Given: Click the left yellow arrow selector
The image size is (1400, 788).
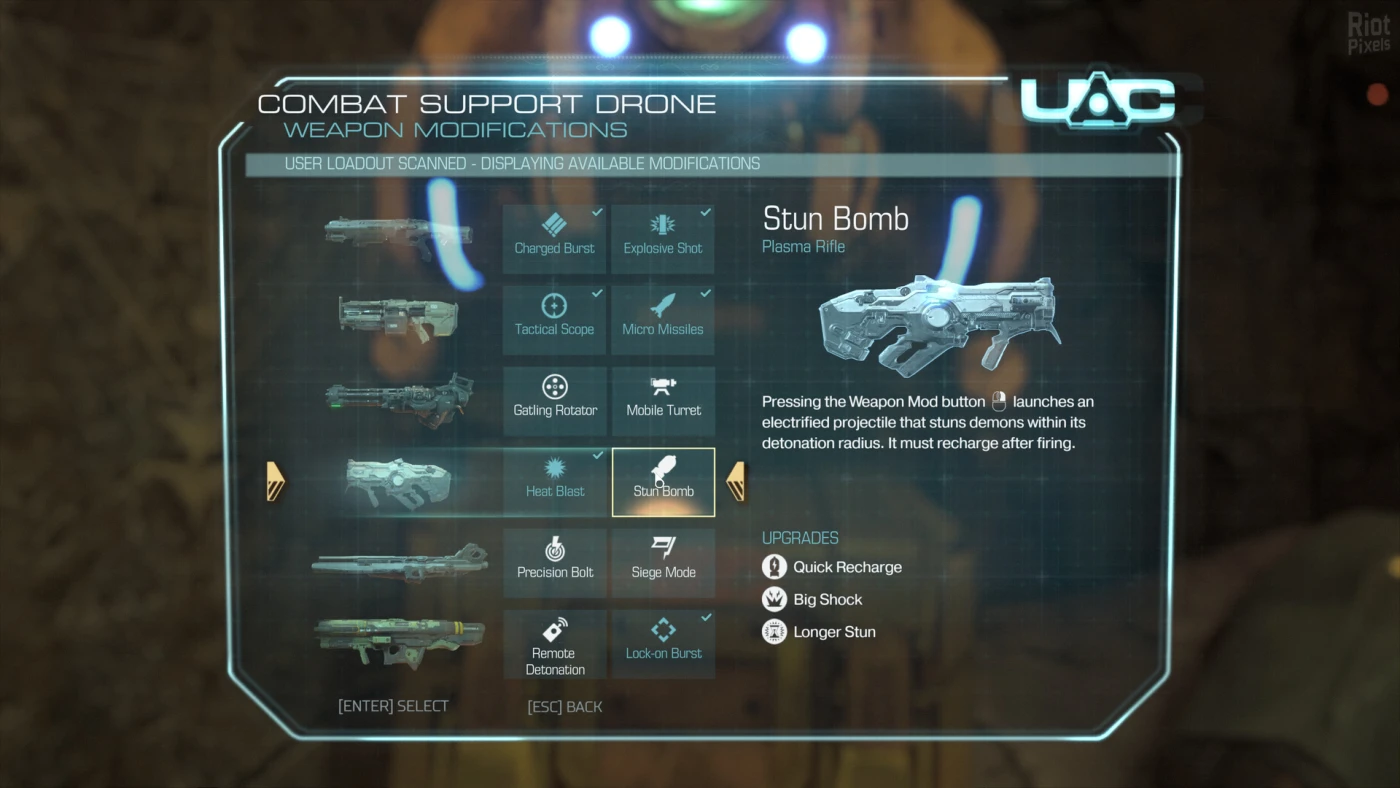Looking at the screenshot, I should pos(276,482).
